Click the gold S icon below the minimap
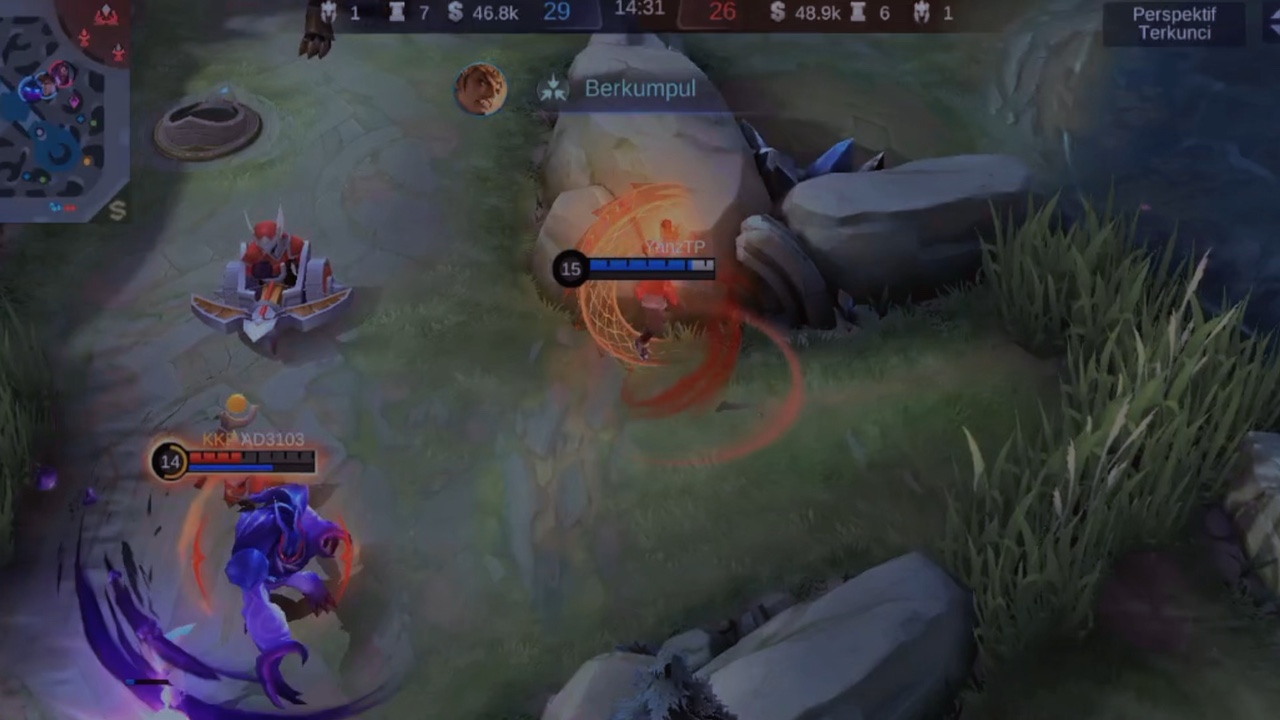The width and height of the screenshot is (1280, 720). coord(117,210)
